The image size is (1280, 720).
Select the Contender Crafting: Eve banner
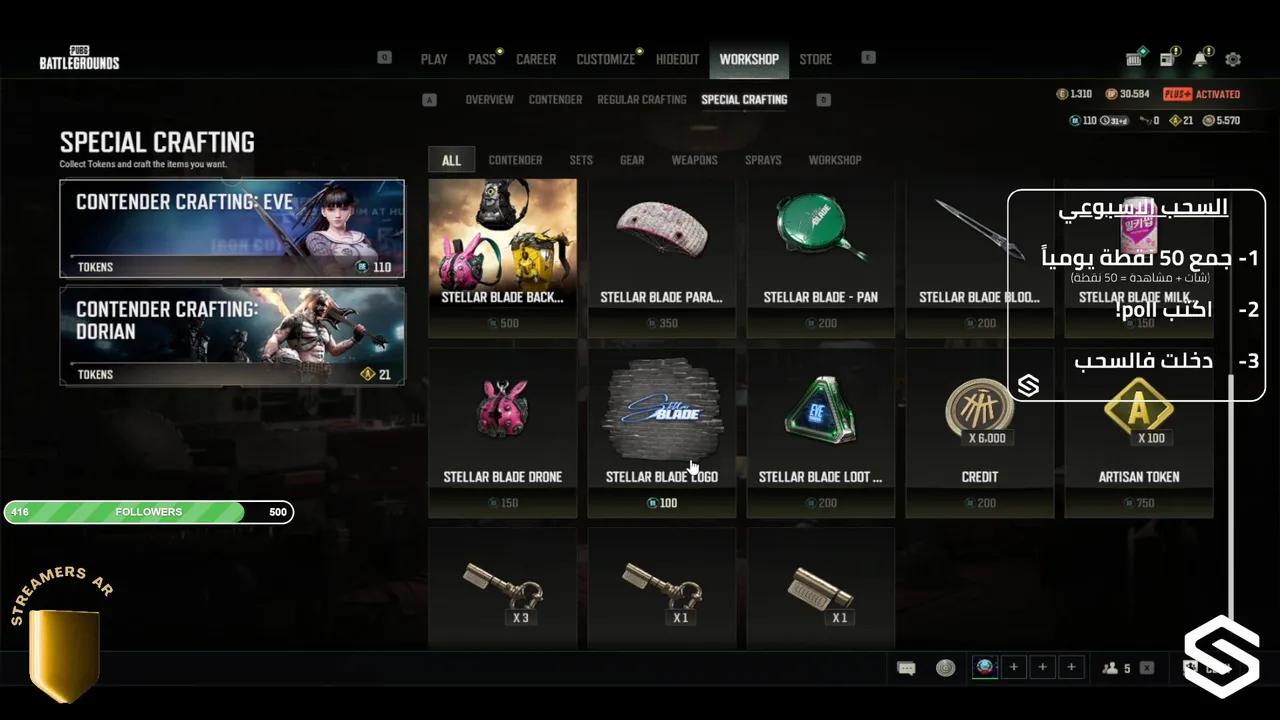tap(232, 228)
